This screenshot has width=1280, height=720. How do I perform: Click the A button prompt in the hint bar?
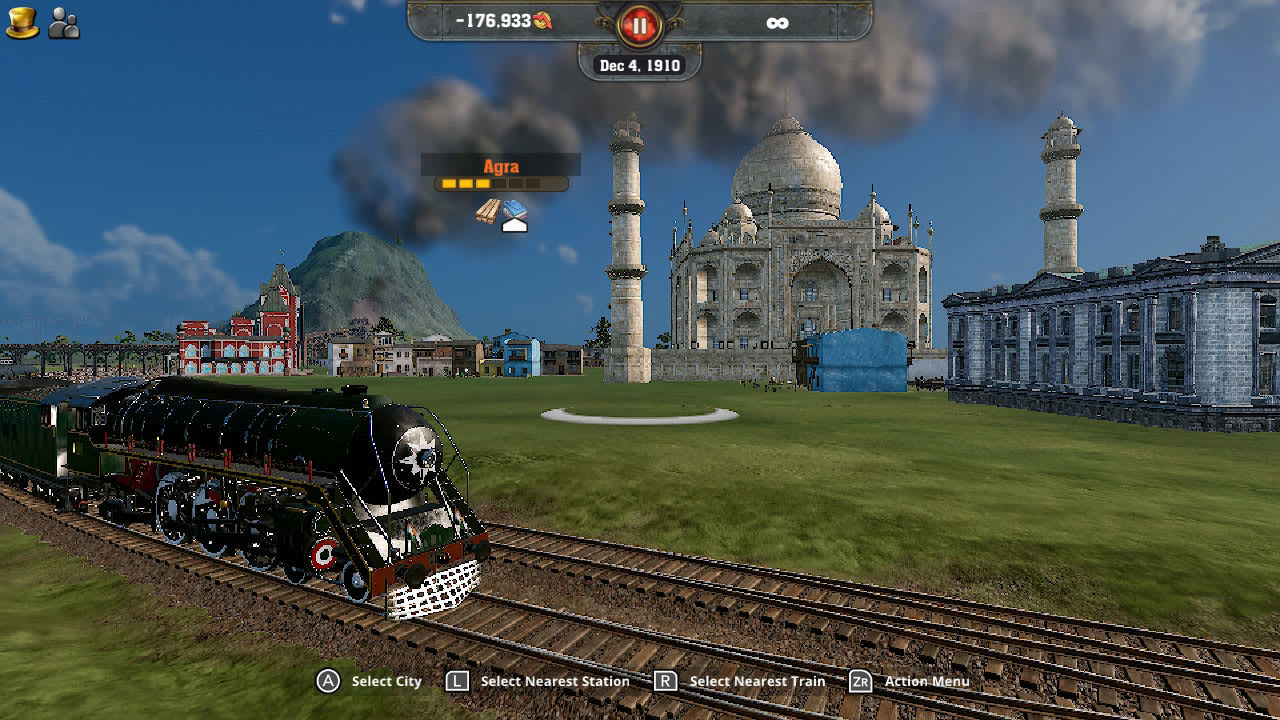coord(329,681)
